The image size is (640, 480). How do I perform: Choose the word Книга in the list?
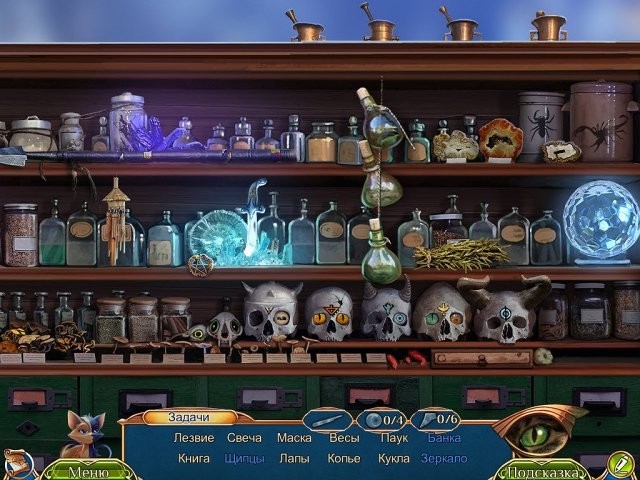193,459
